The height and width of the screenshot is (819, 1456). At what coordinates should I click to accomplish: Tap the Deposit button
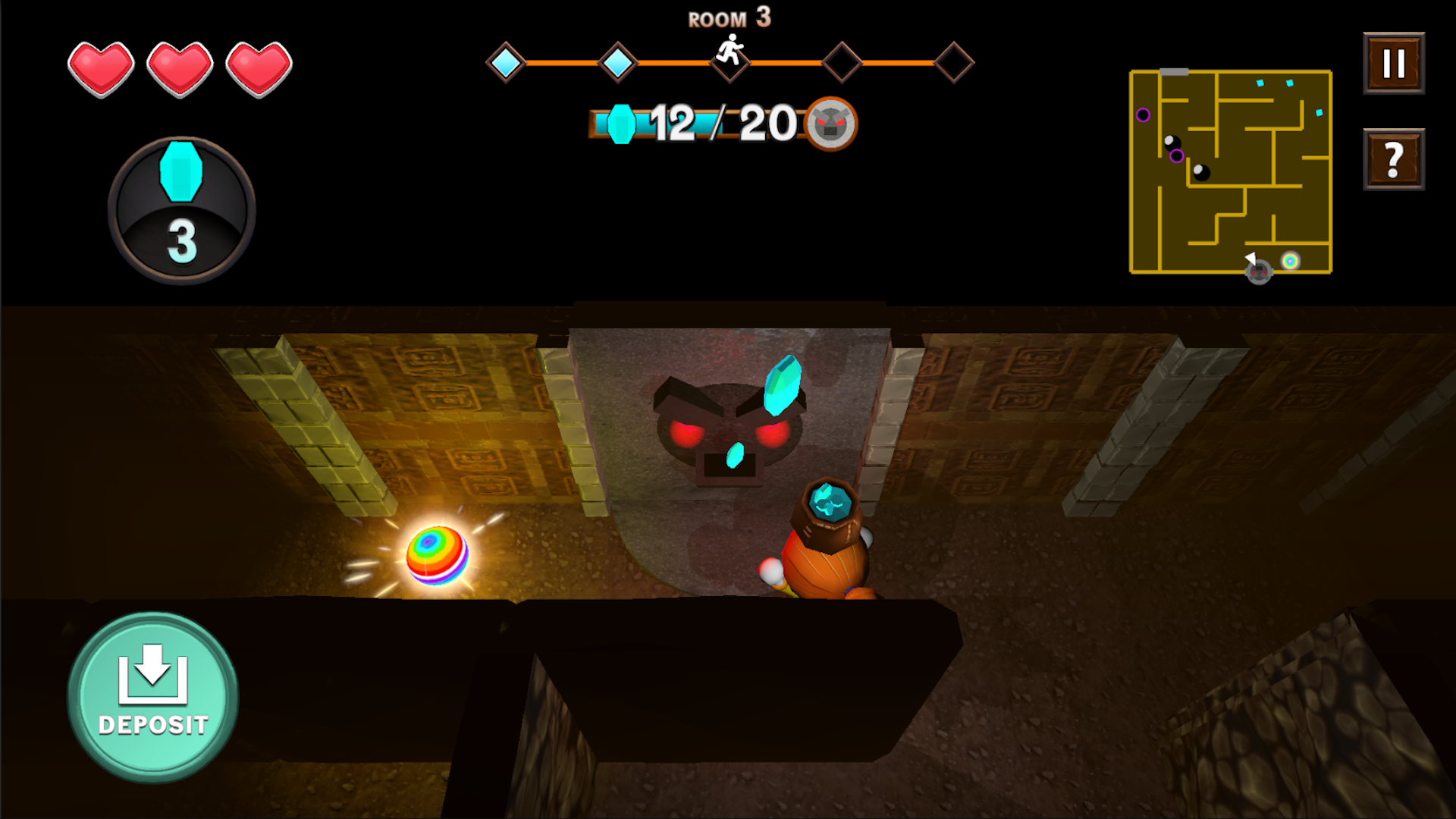coord(153,697)
